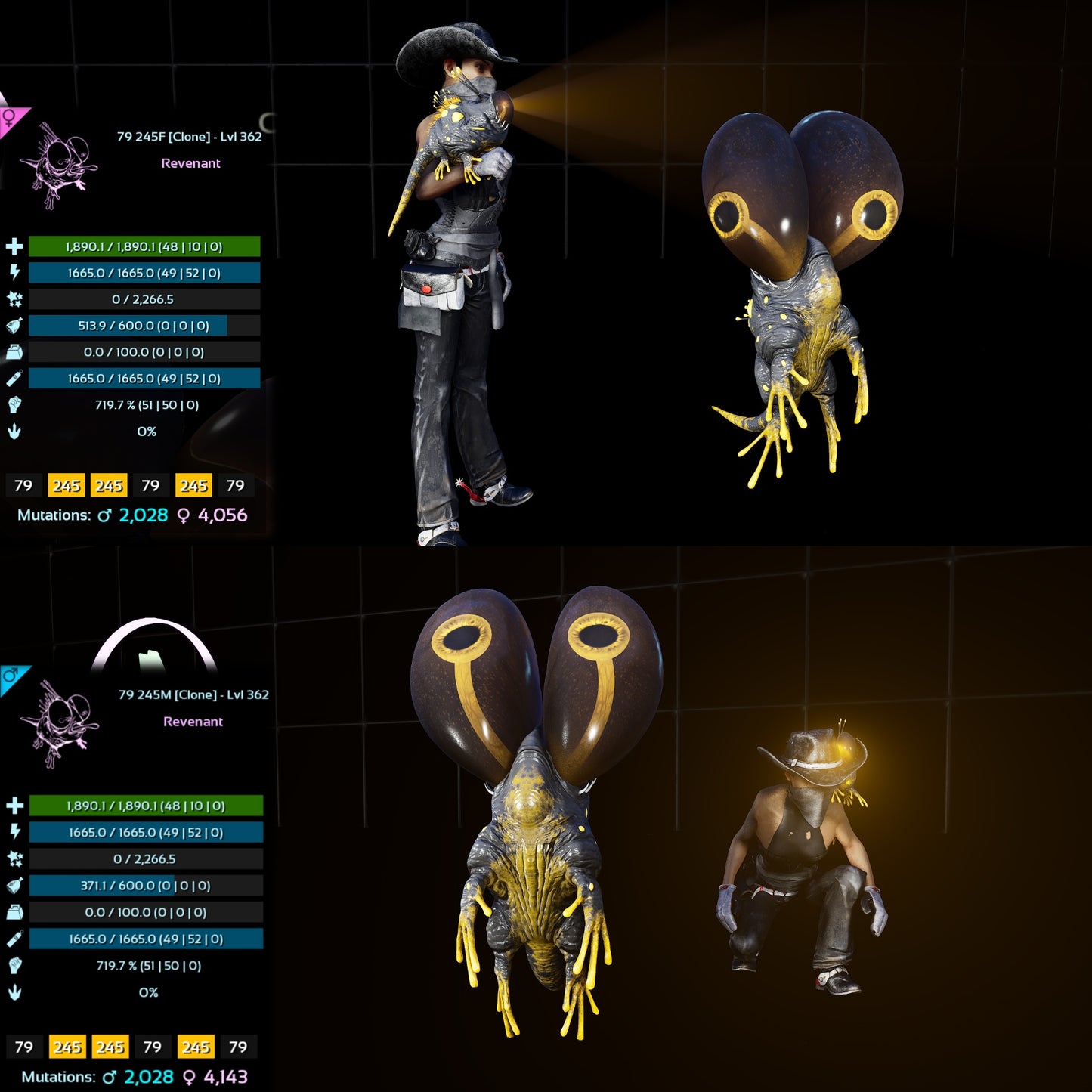Select the Revenant label on the female panel

pyautogui.click(x=190, y=163)
